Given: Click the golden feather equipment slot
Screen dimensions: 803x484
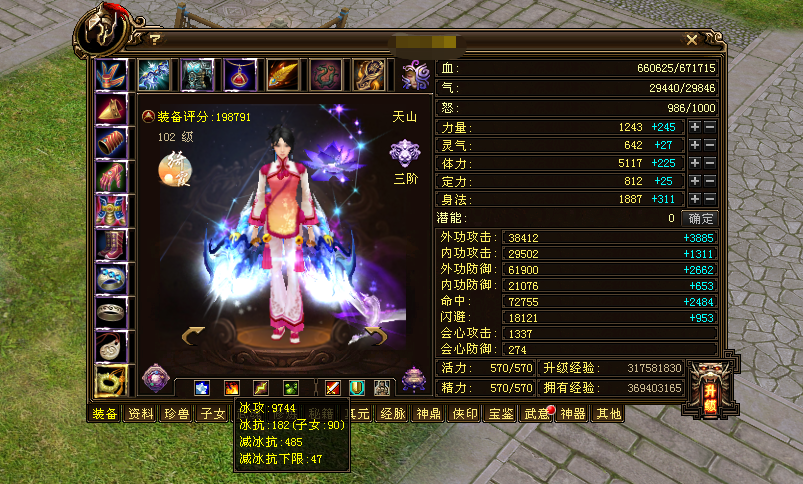Looking at the screenshot, I should click(283, 74).
